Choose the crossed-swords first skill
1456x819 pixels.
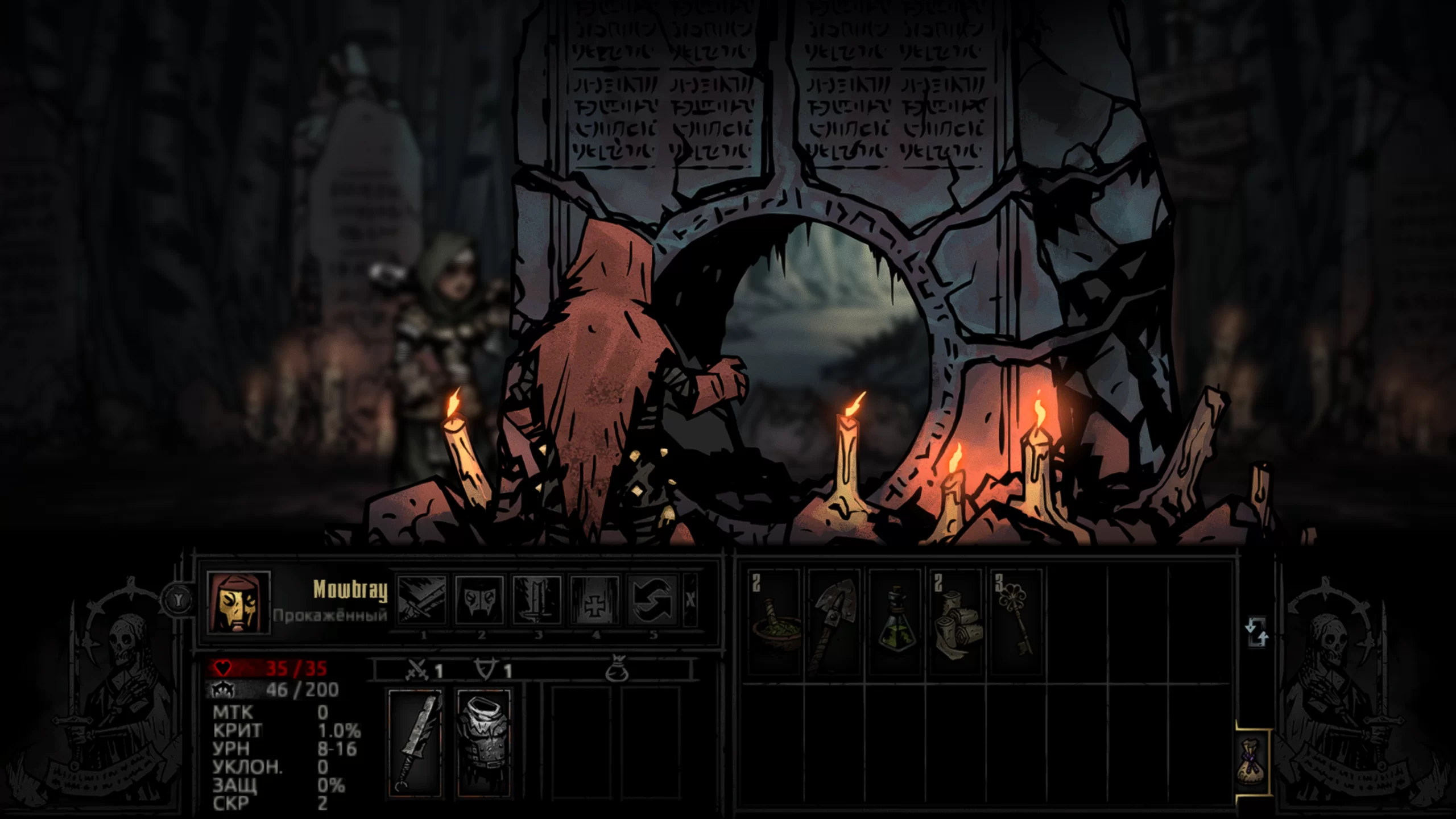click(x=422, y=601)
